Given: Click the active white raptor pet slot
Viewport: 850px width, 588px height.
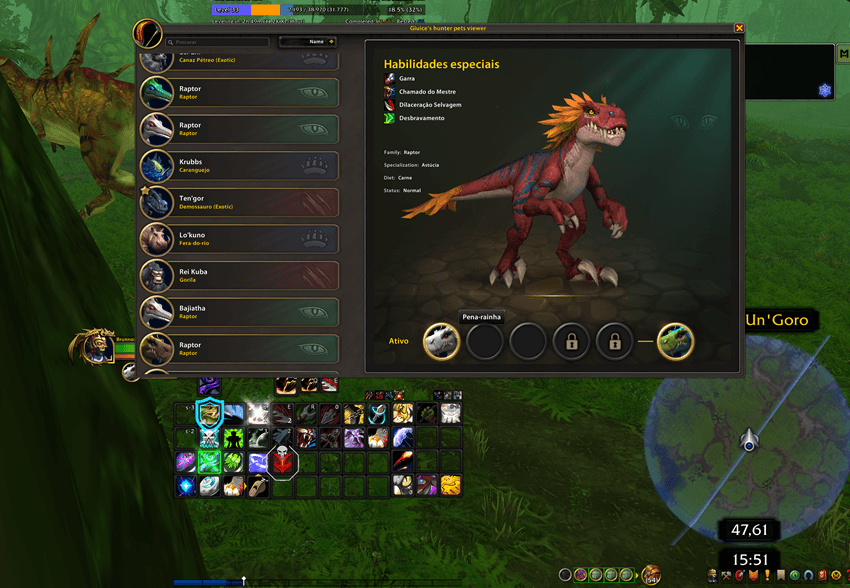Looking at the screenshot, I should pyautogui.click(x=441, y=341).
